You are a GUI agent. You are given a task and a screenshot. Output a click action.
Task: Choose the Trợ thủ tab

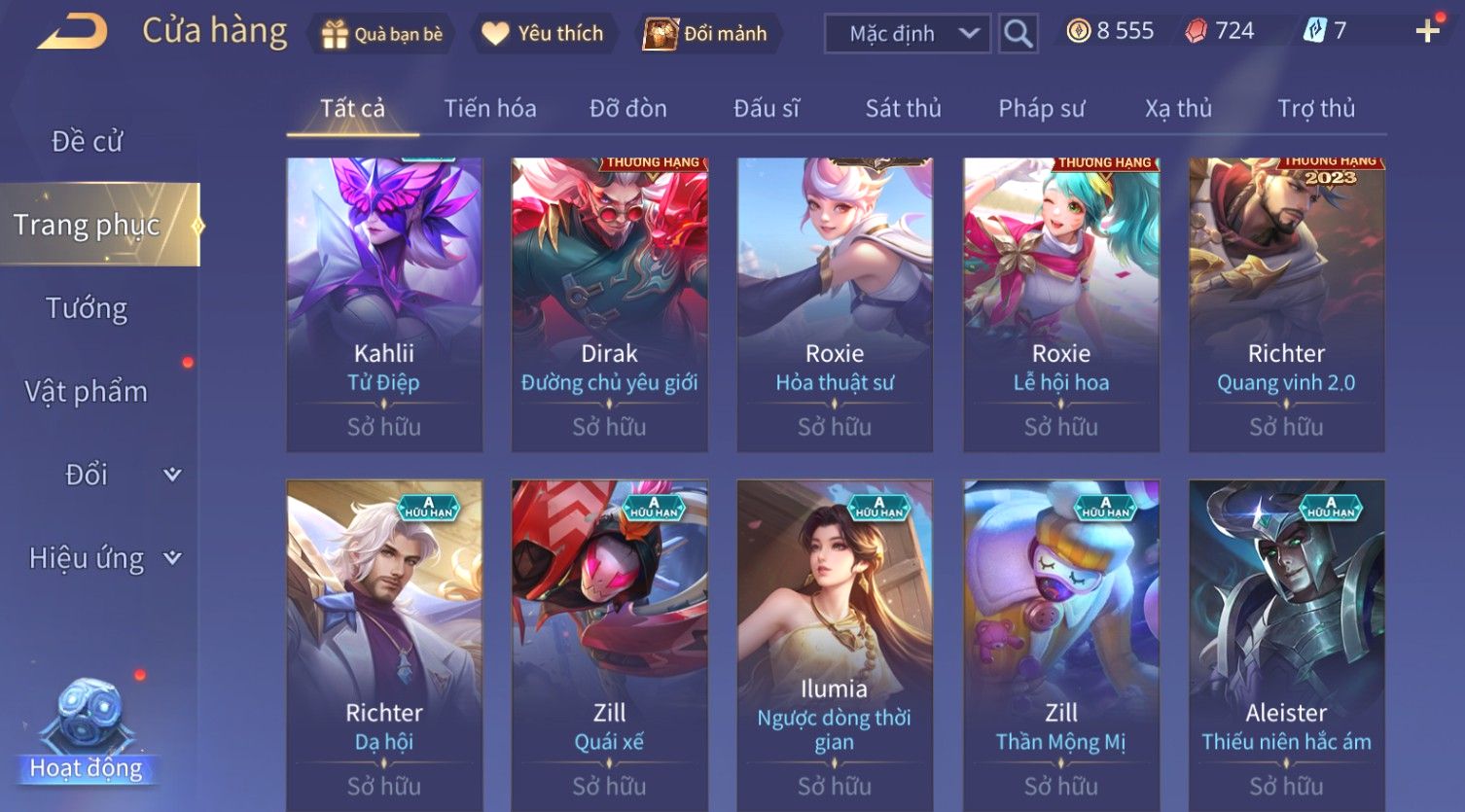pos(1315,108)
